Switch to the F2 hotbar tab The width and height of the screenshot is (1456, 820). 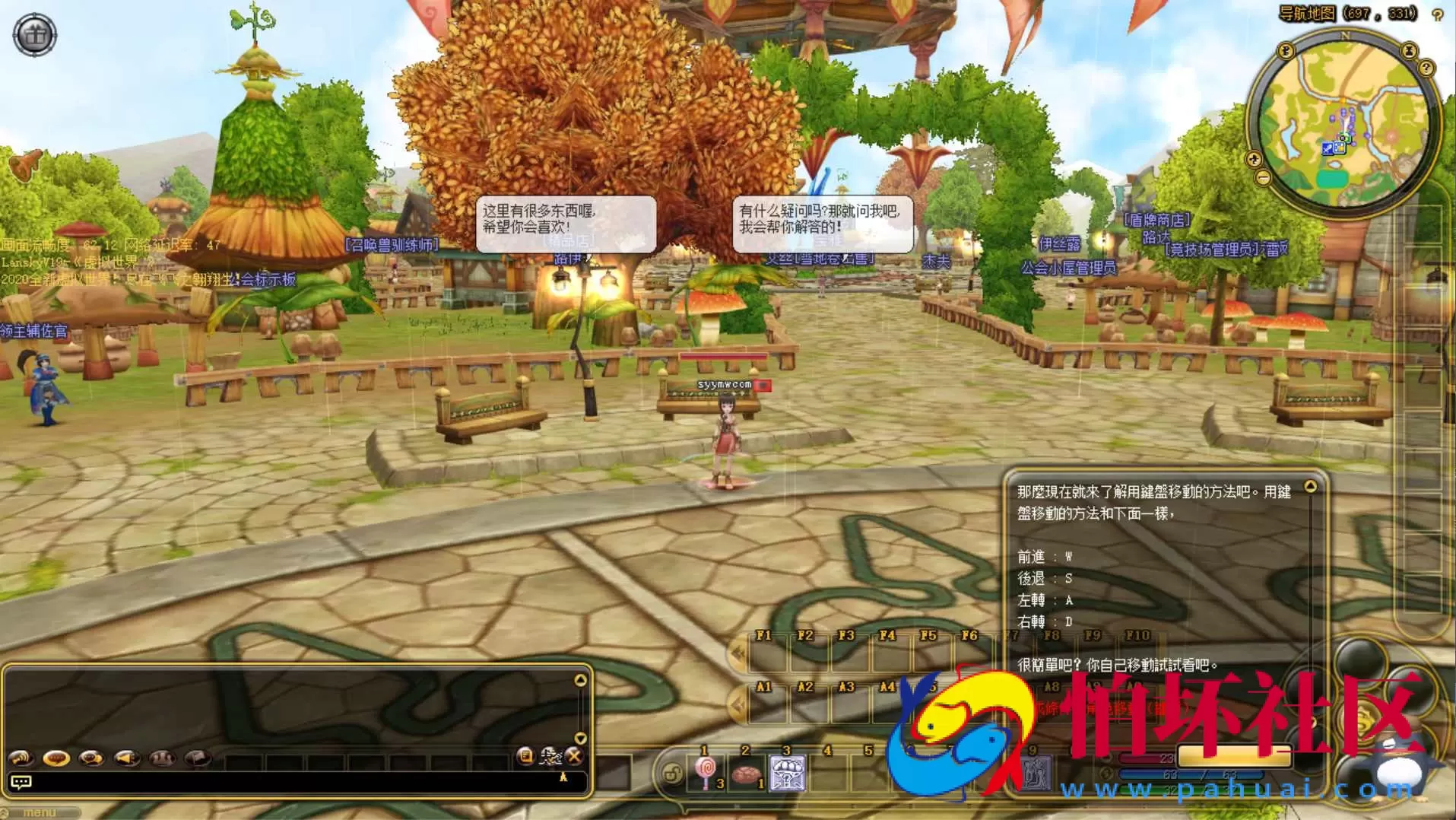804,634
